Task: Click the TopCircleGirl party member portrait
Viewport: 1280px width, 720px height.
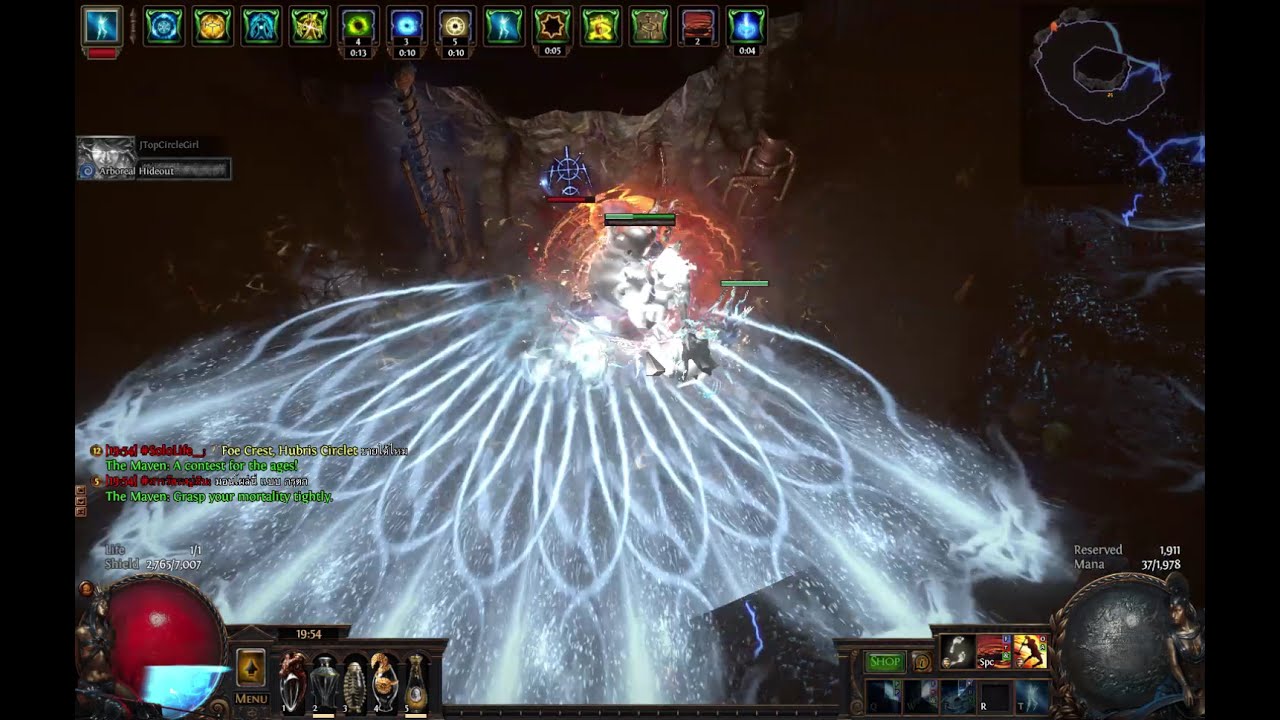Action: 106,157
